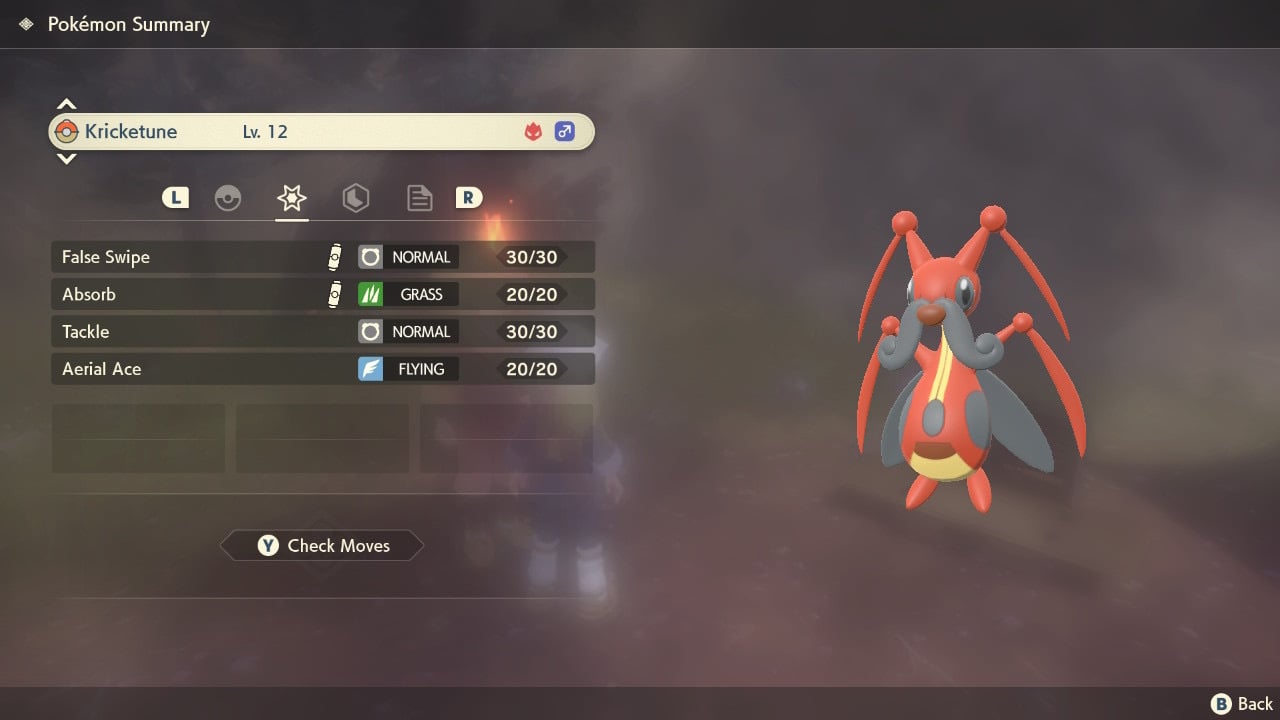Screen dimensions: 1280x720
Task: Click the NORMAL type icon beside Tackle
Action: [370, 331]
